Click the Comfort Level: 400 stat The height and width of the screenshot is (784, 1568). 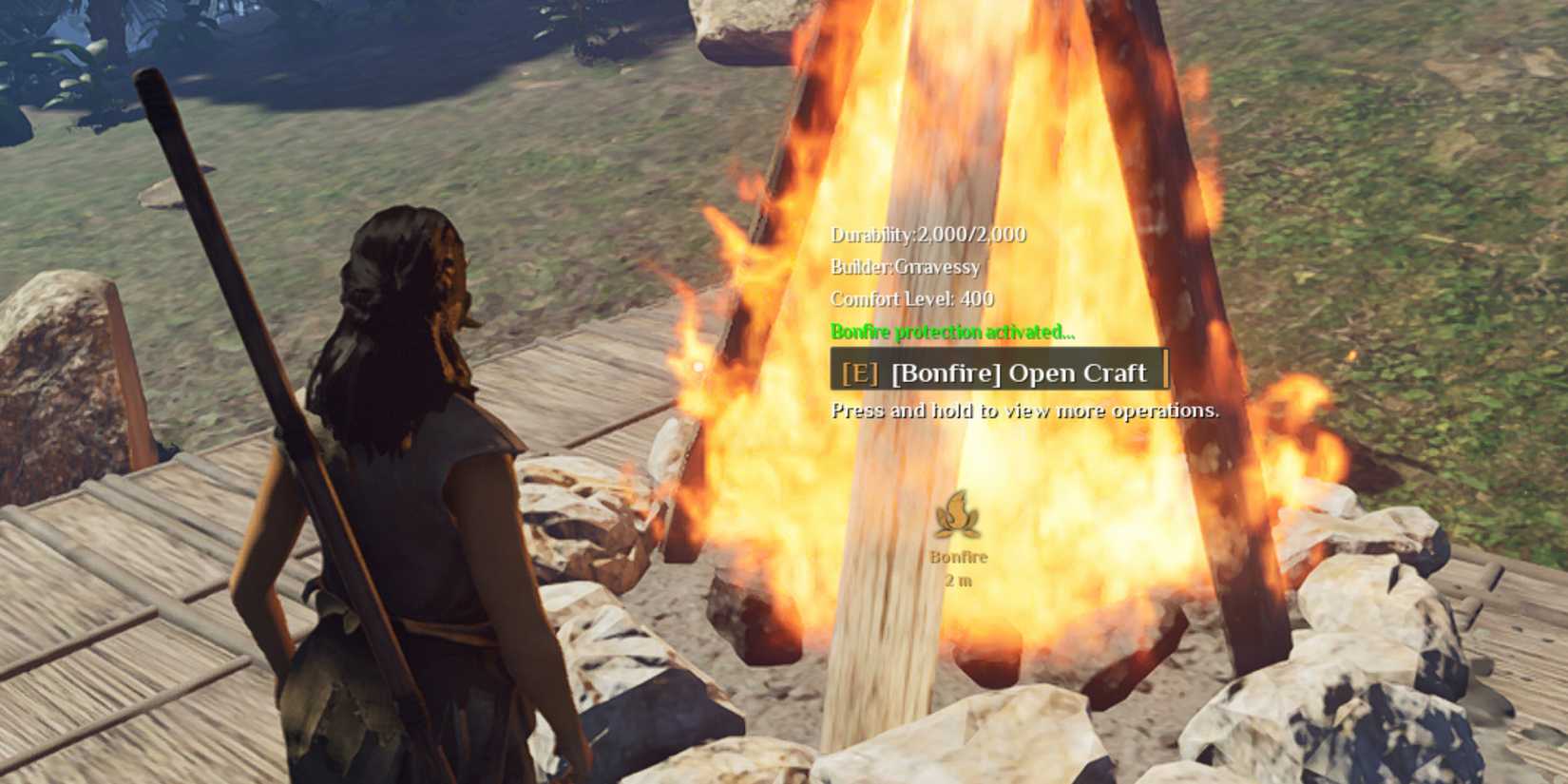910,298
